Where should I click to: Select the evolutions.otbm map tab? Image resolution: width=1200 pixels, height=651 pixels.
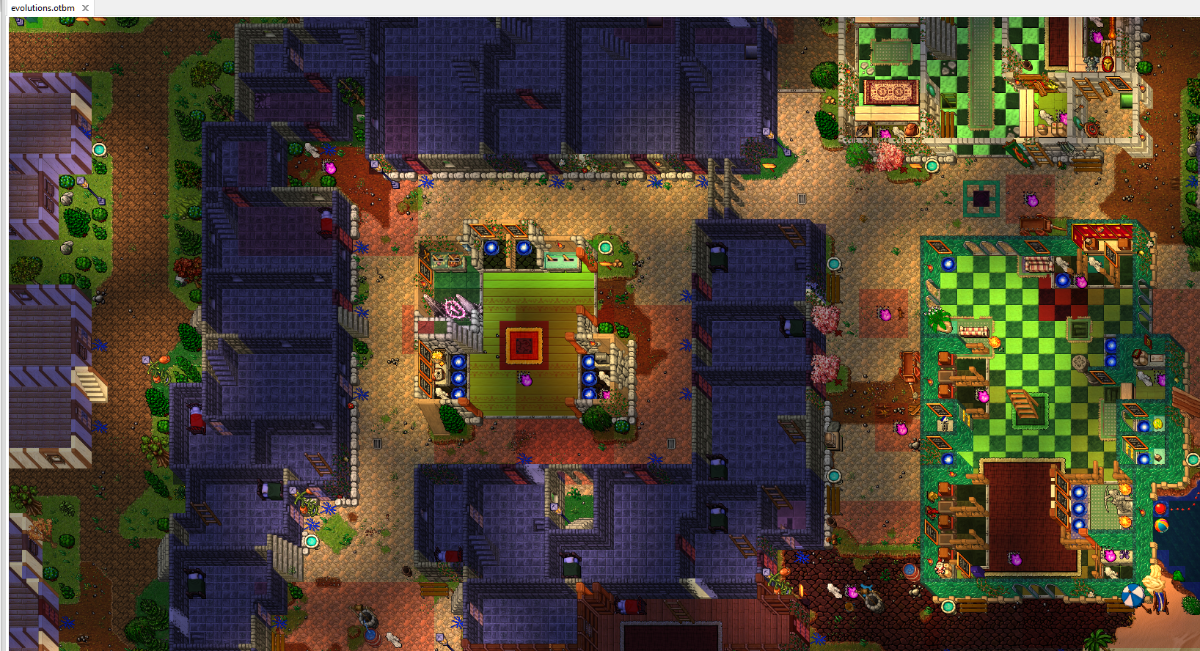tap(43, 8)
